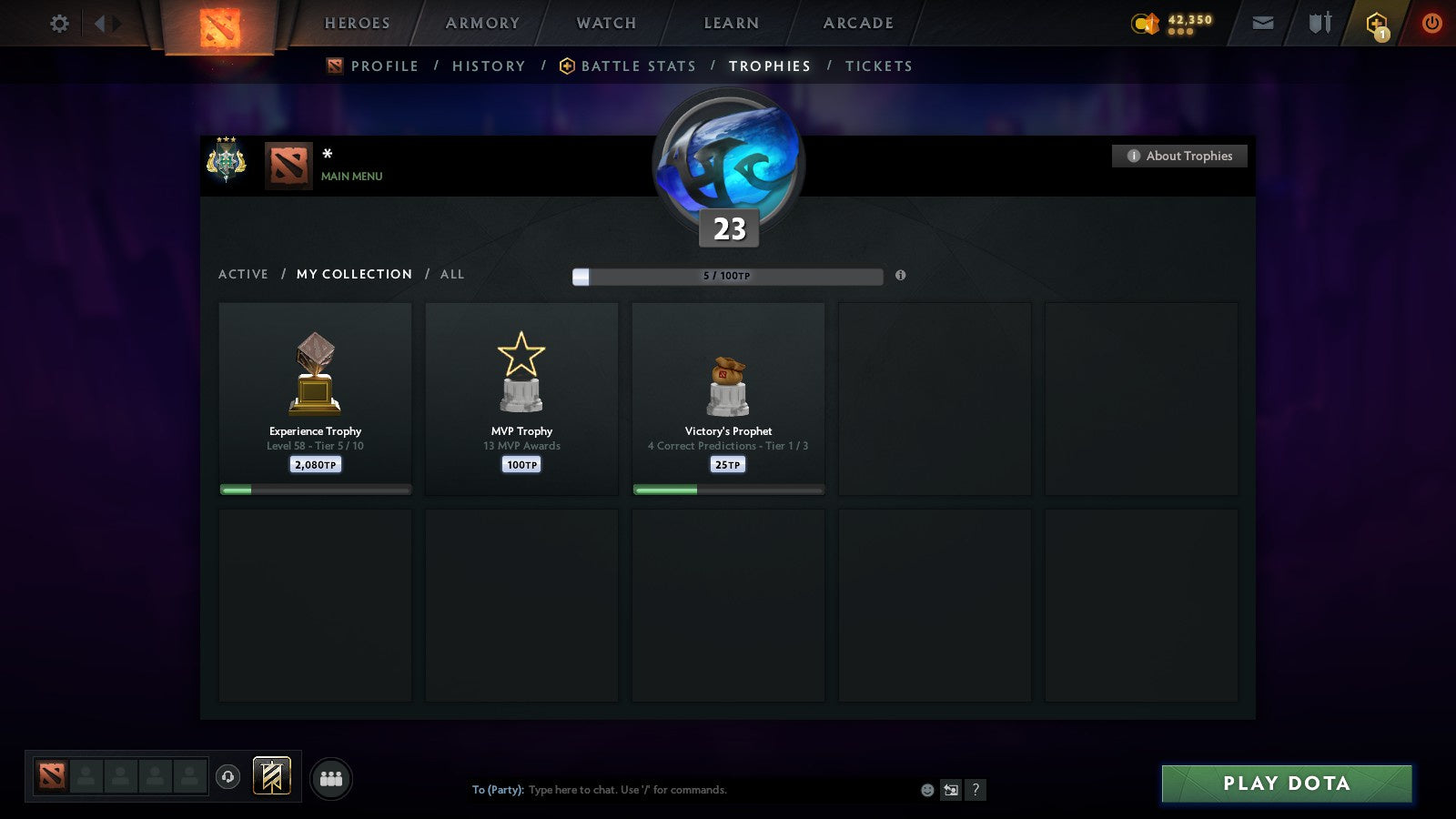Click the chat help question mark icon

(976, 790)
